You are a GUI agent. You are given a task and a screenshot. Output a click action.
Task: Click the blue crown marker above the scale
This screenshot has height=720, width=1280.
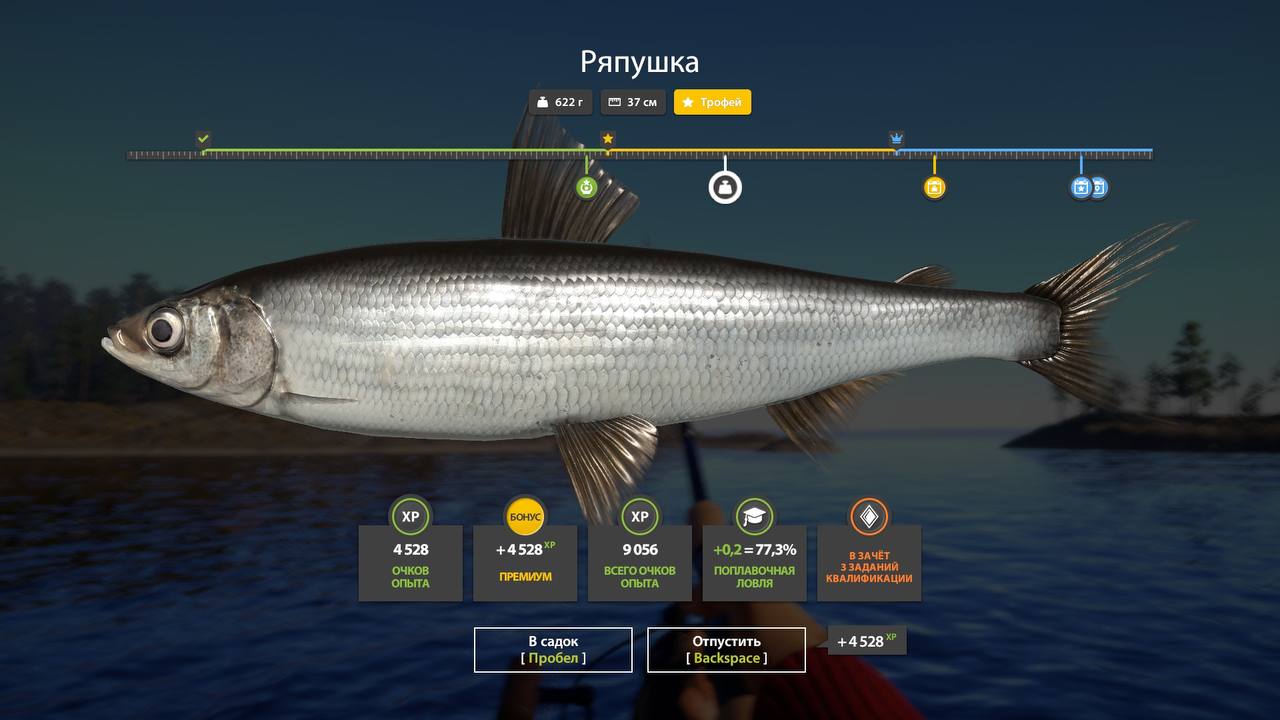(x=896, y=138)
